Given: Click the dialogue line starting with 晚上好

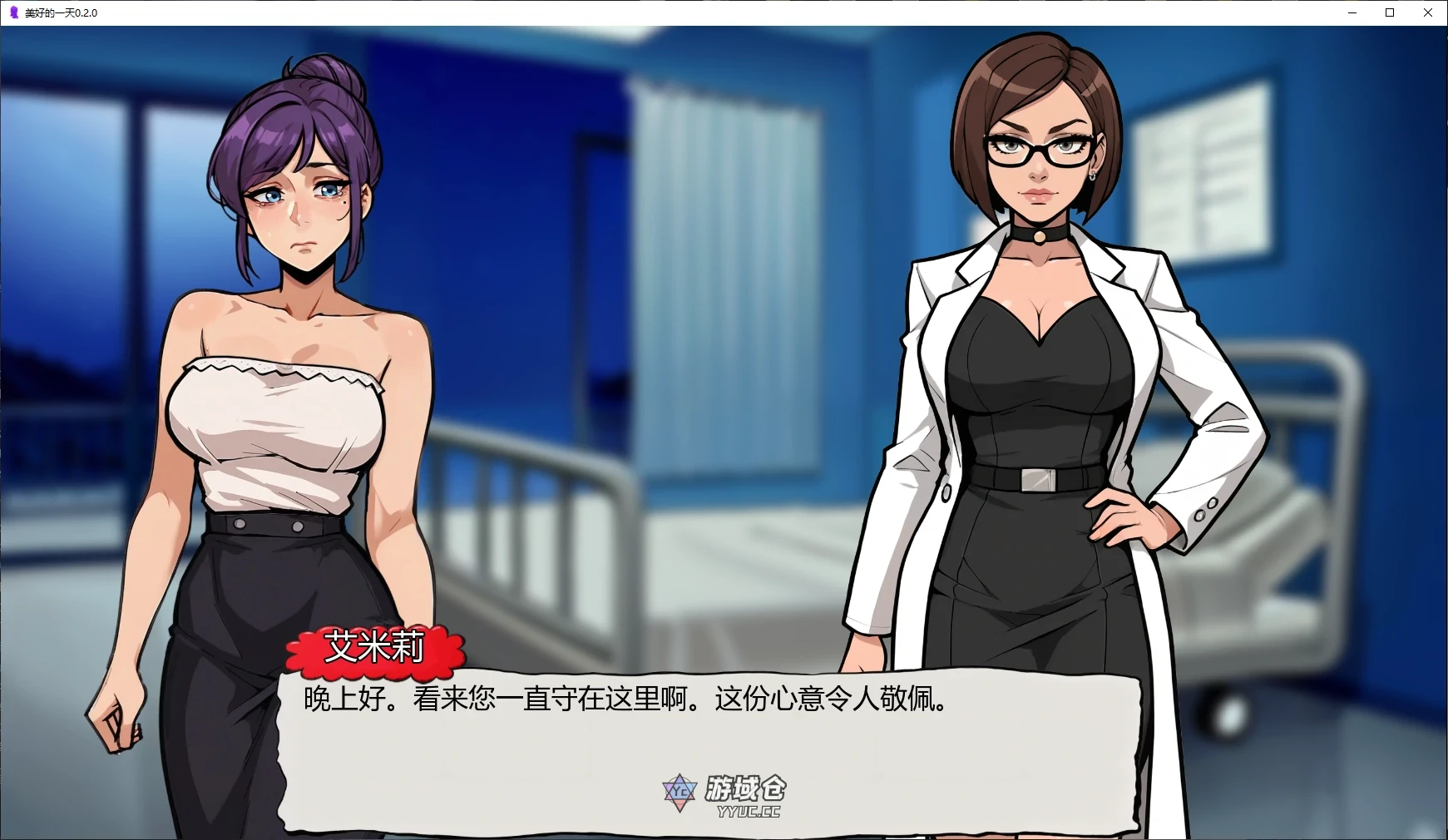Looking at the screenshot, I should point(622,699).
